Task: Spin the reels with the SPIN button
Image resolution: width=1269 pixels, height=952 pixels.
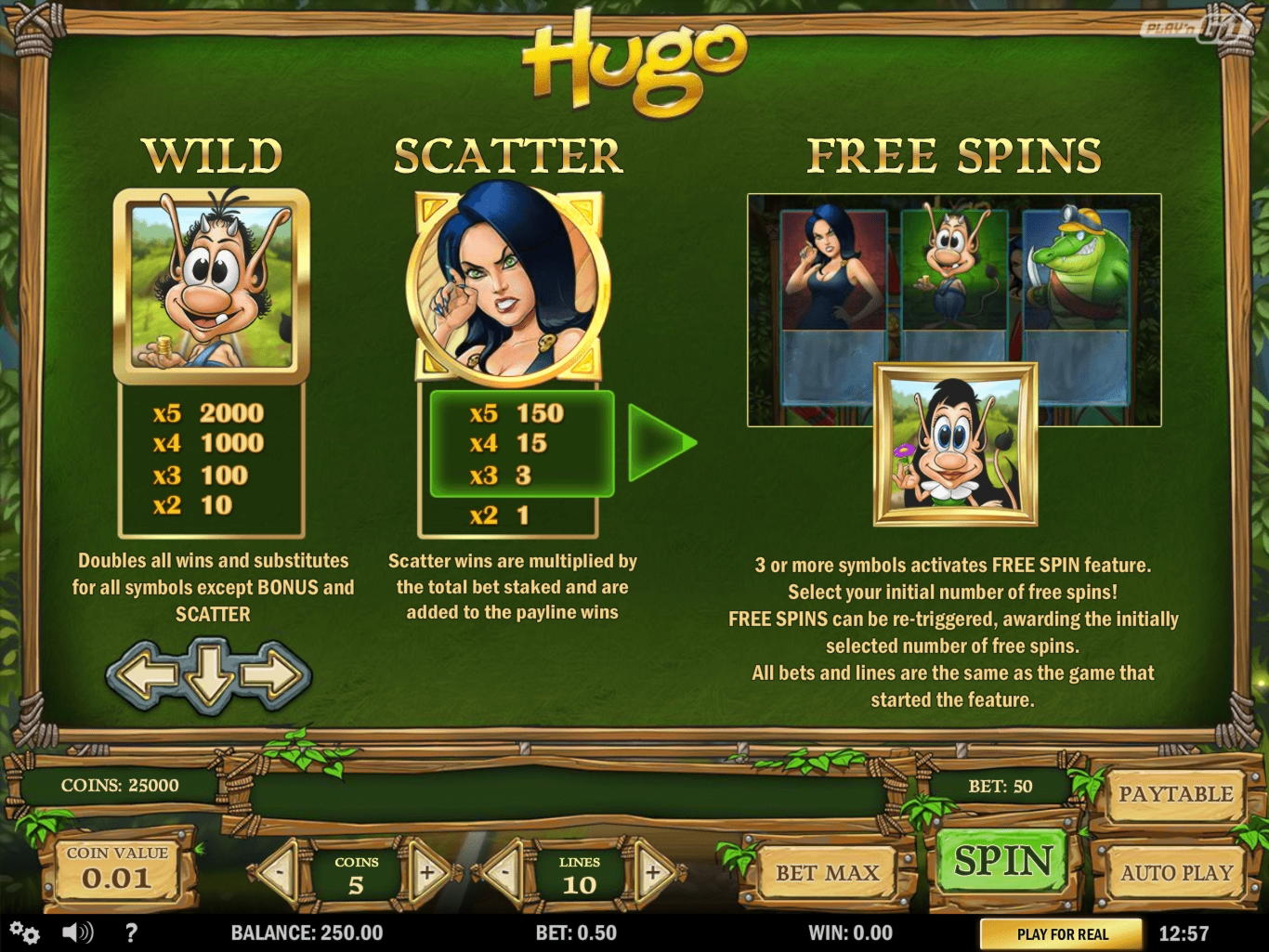Action: pos(1003,863)
